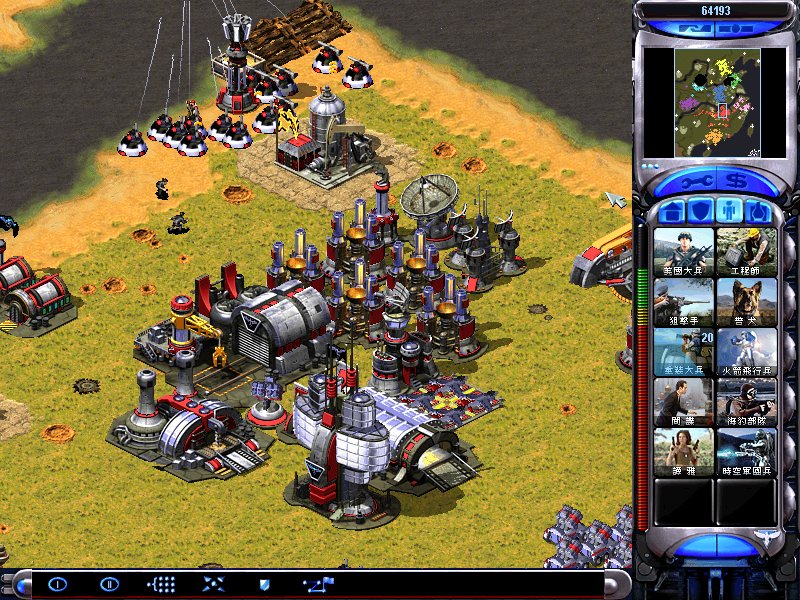Queue a GI (美國大兵) infantry unit
The image size is (800, 600).
[x=684, y=251]
